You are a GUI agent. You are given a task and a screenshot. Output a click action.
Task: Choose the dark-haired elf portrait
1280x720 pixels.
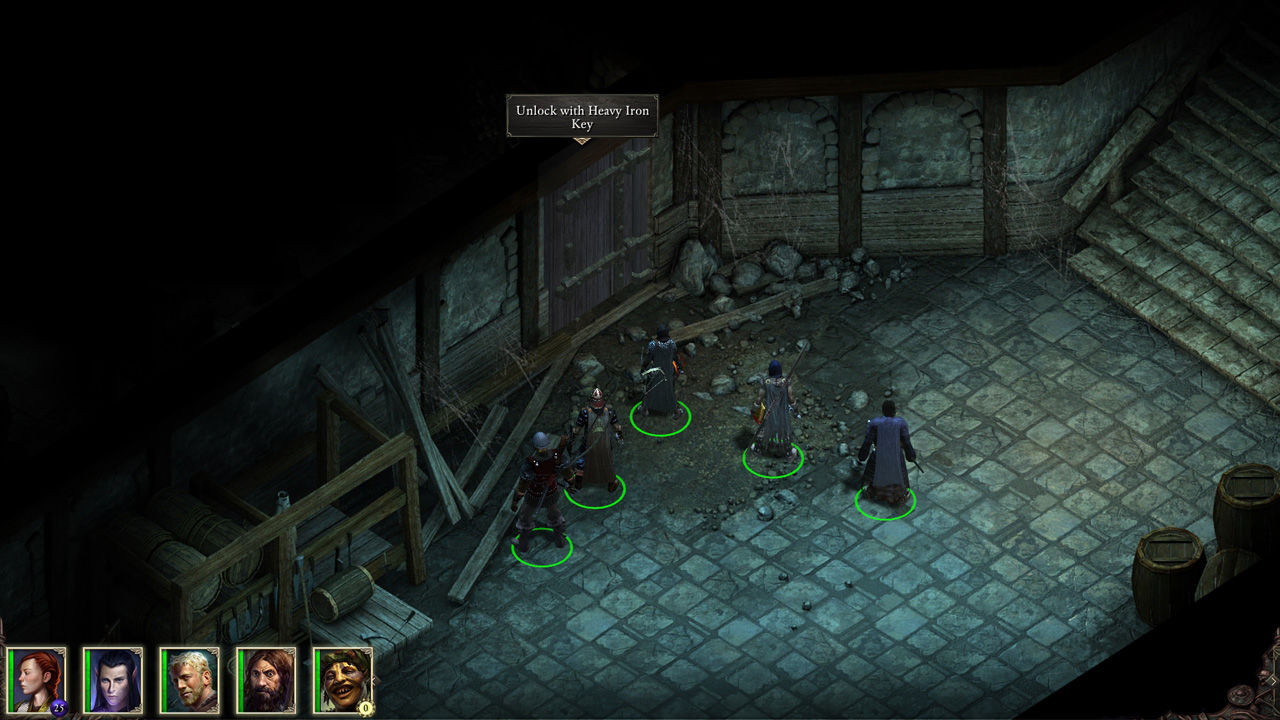[114, 680]
